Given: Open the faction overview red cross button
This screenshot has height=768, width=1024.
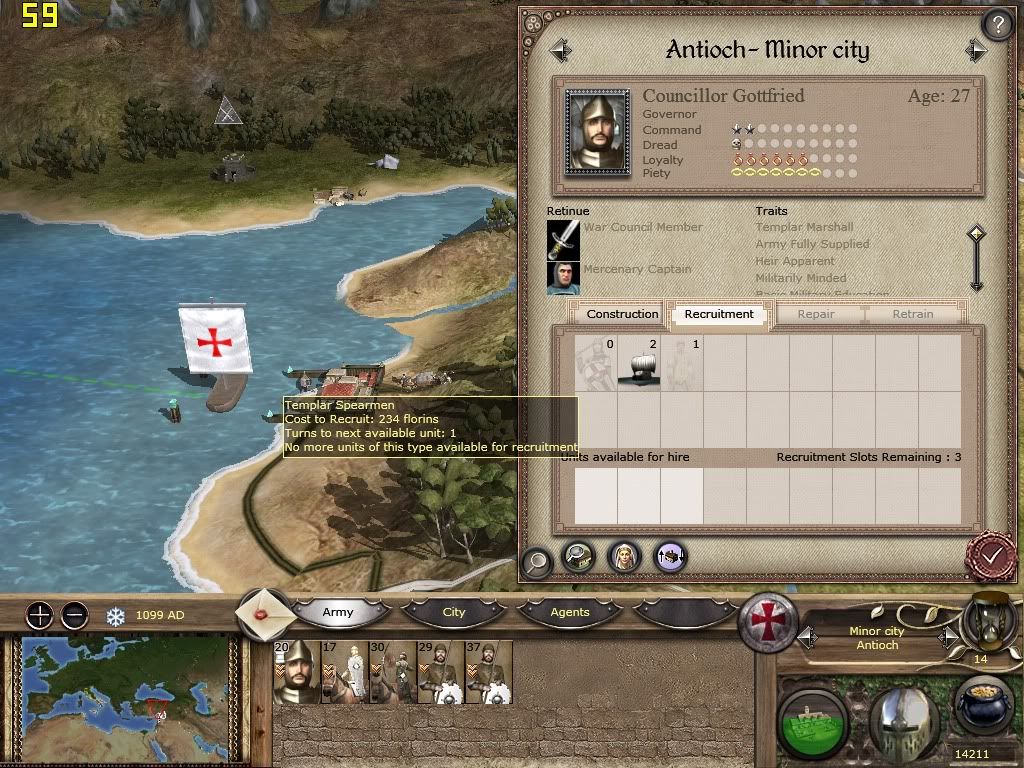Looking at the screenshot, I should [767, 622].
